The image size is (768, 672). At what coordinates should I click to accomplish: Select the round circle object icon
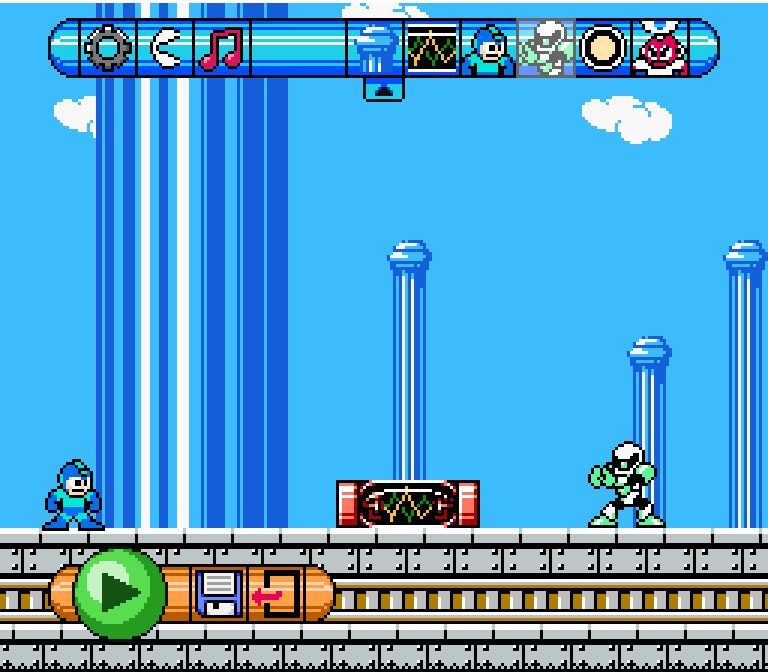603,48
